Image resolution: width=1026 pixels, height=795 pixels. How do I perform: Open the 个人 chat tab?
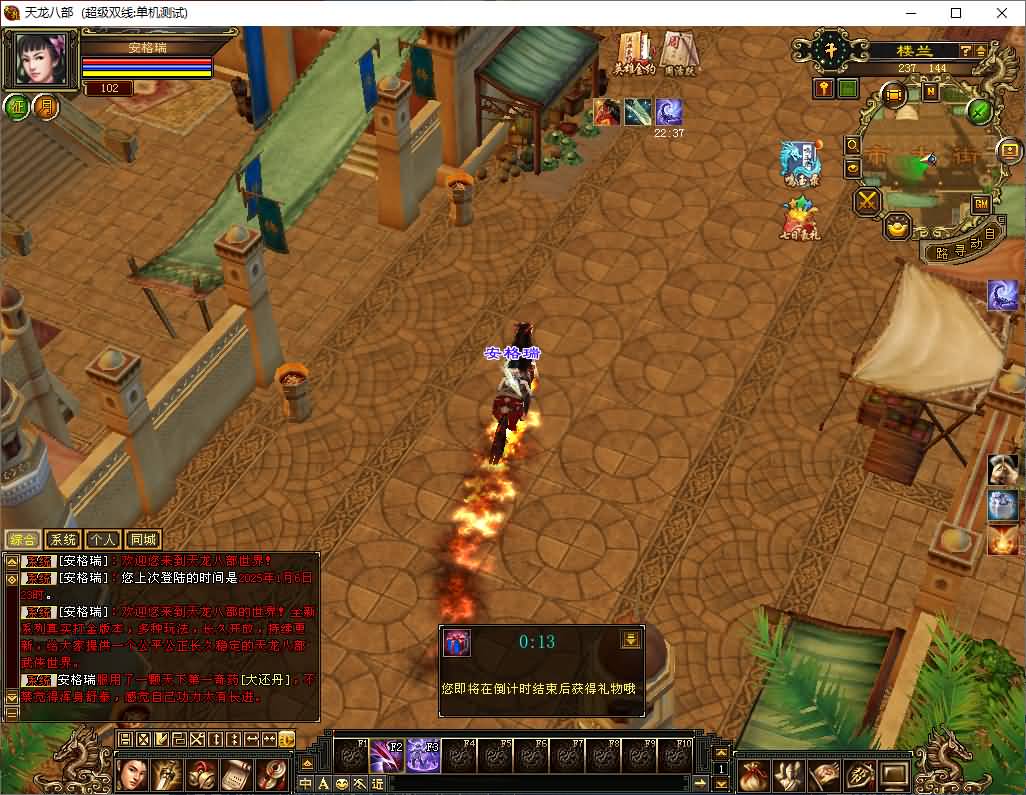click(103, 540)
